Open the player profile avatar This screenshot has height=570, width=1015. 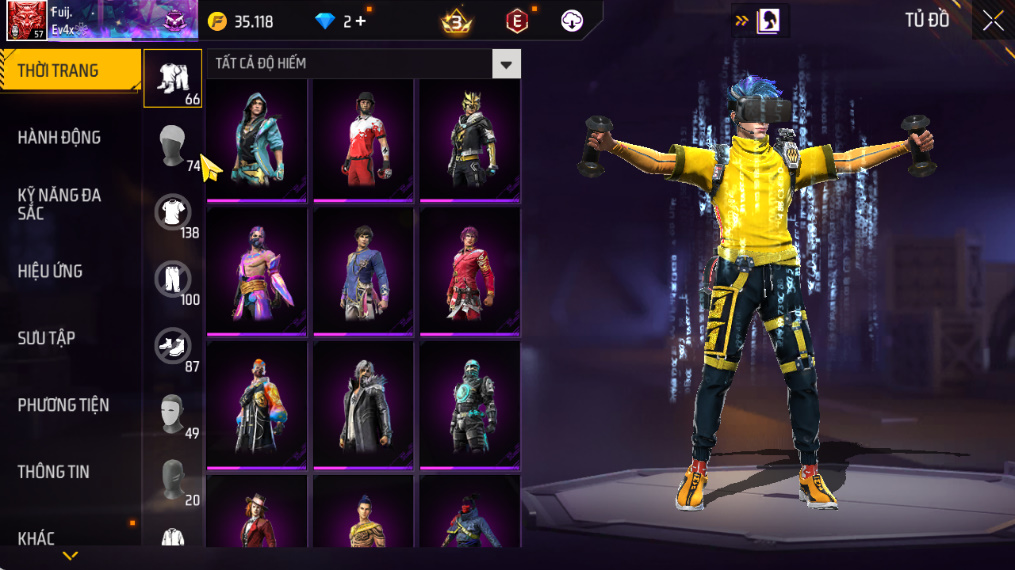point(27,20)
